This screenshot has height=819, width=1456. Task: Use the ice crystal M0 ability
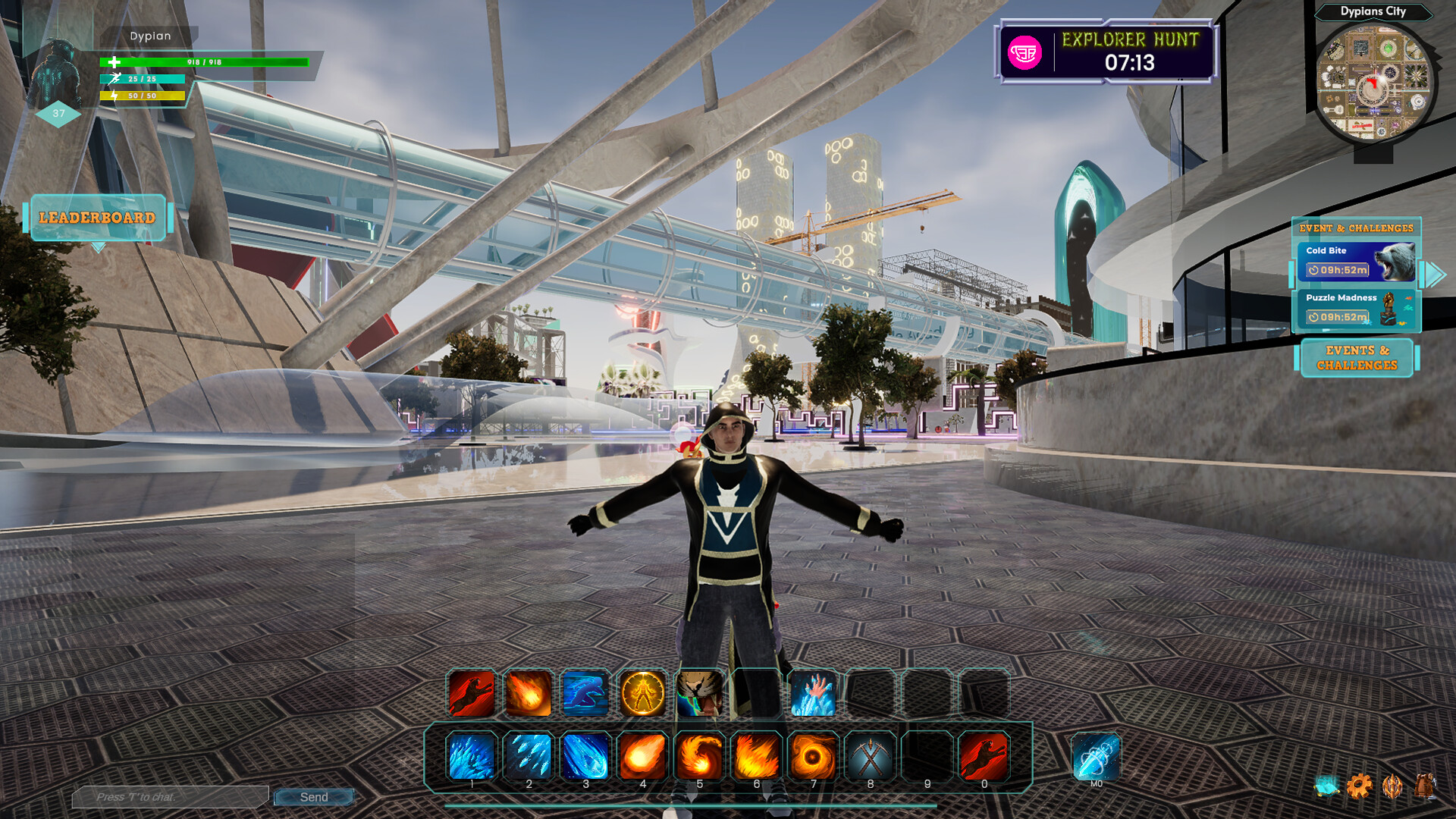(1096, 756)
